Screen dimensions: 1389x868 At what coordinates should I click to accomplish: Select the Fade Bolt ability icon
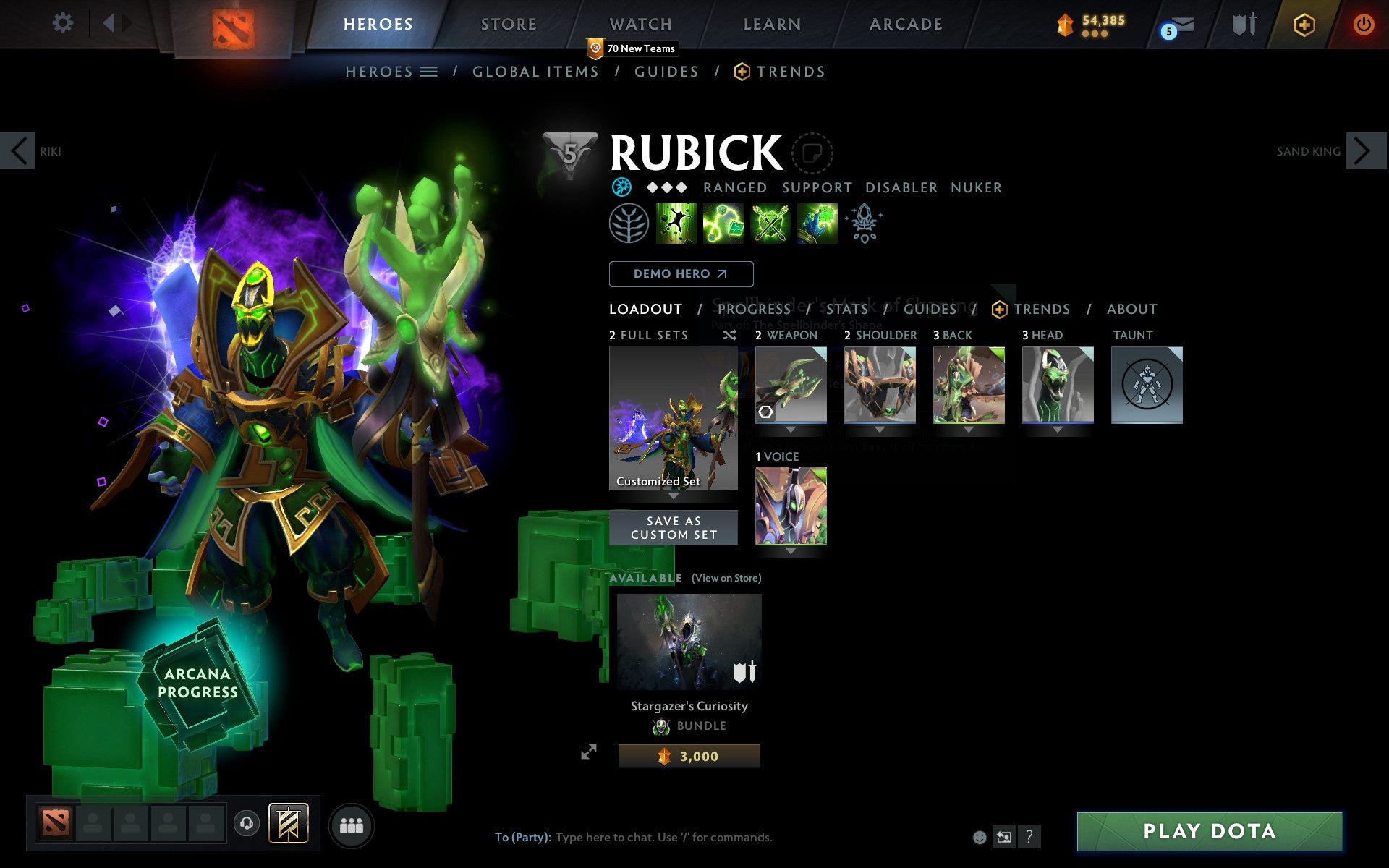[x=723, y=222]
